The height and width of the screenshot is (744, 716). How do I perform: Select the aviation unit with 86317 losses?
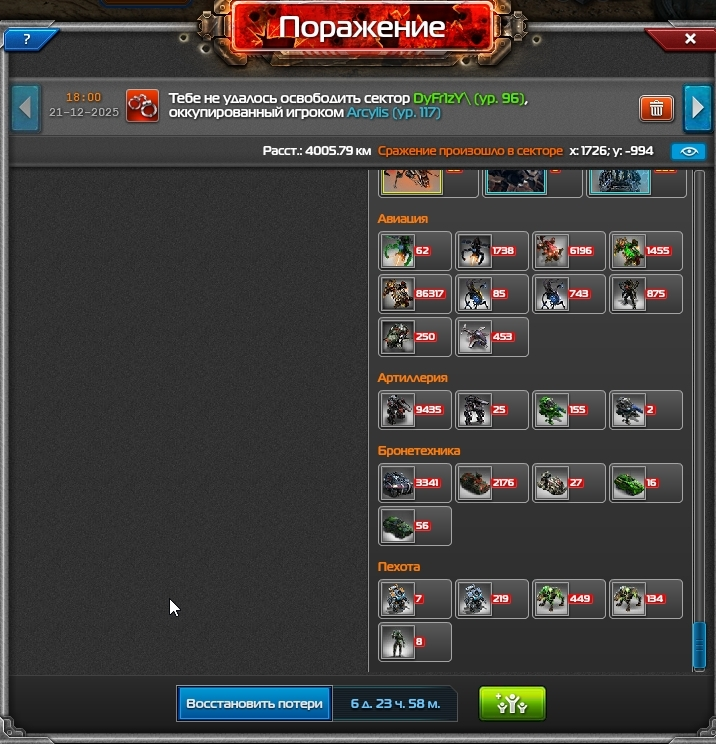click(415, 294)
